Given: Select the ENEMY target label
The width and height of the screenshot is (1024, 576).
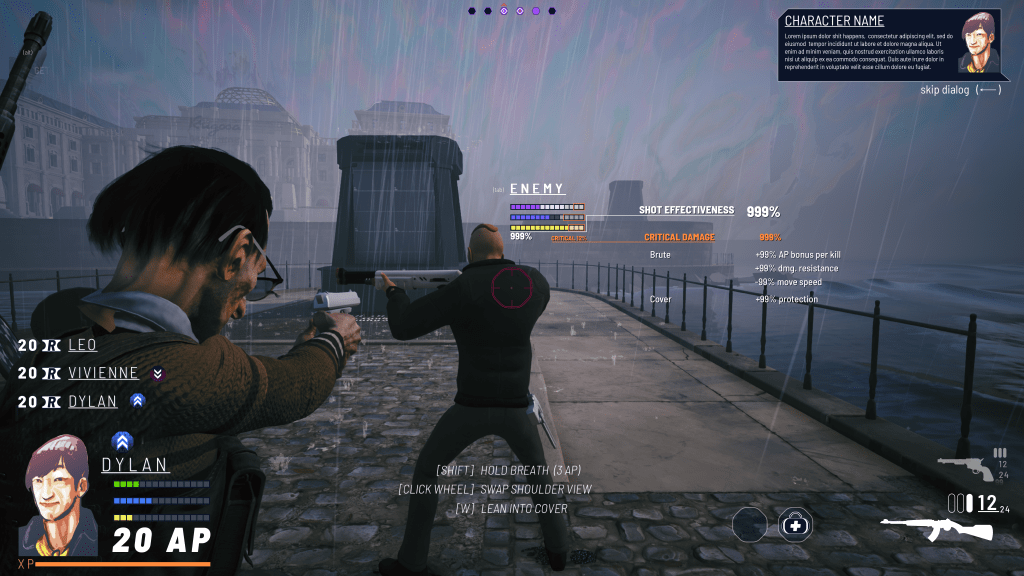Looking at the screenshot, I should pos(537,189).
